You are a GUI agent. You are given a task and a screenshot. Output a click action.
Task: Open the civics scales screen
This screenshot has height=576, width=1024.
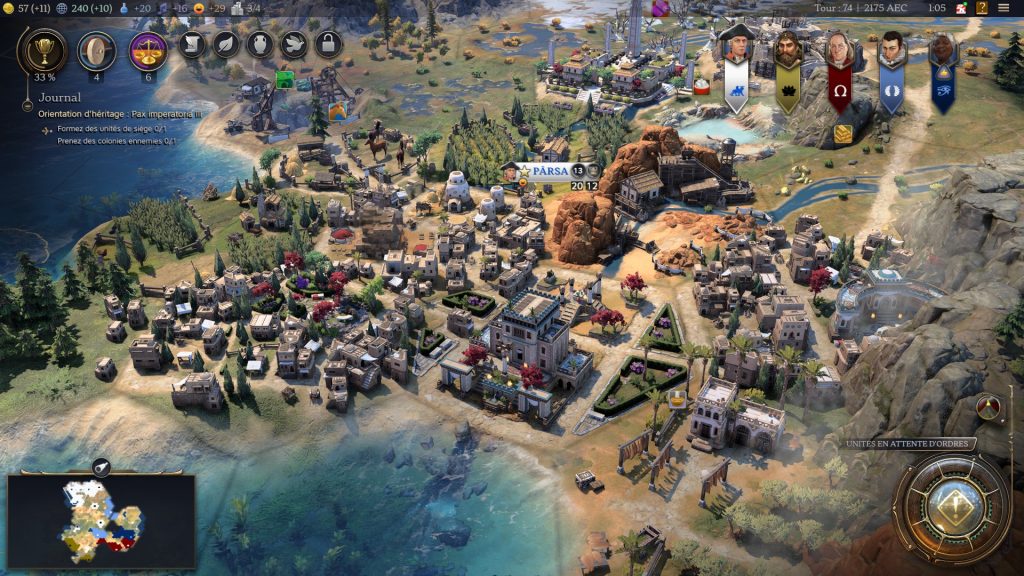coord(149,51)
